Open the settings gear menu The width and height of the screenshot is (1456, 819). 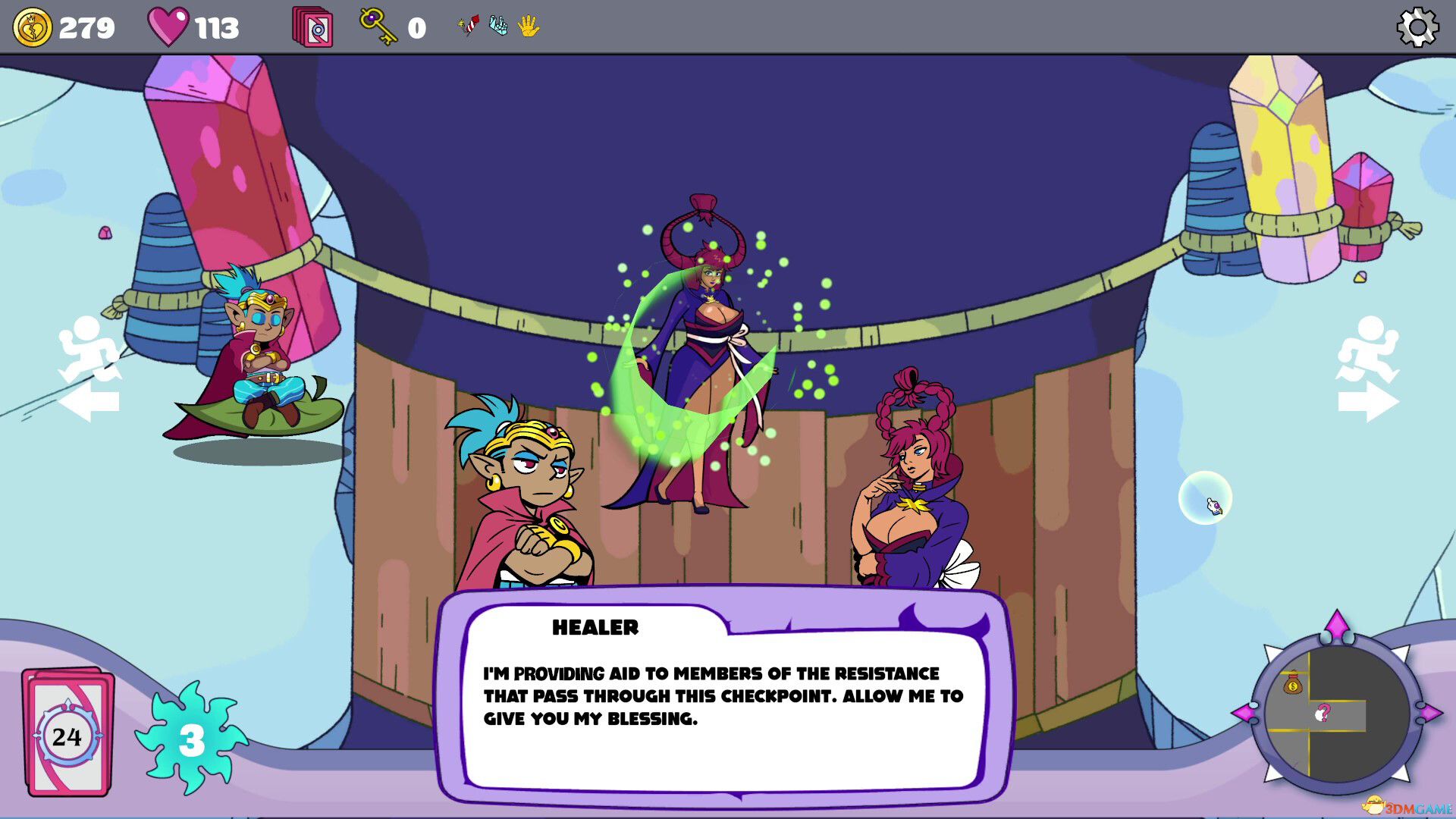tap(1418, 27)
